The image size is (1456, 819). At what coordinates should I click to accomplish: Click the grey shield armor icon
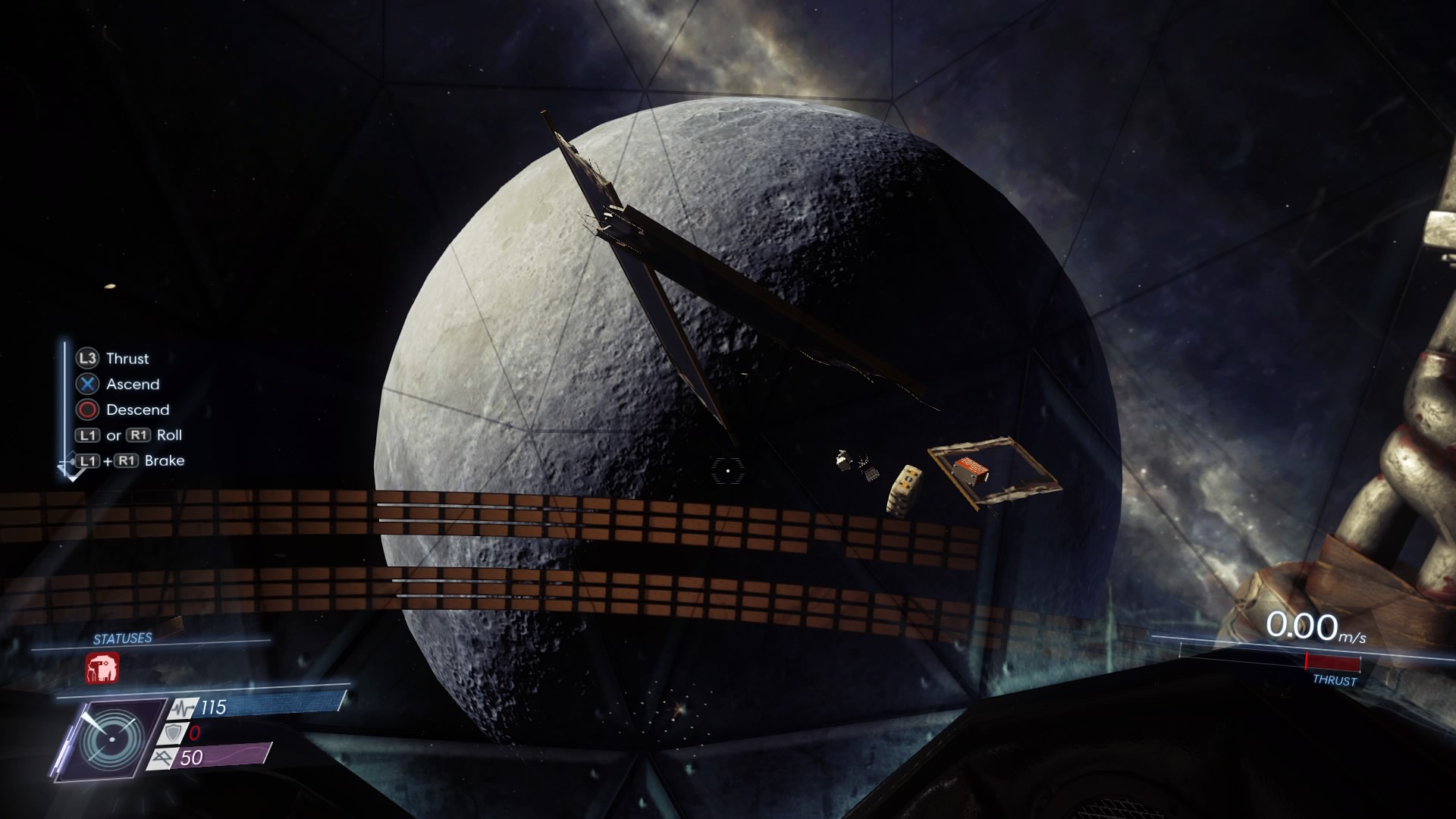pyautogui.click(x=172, y=733)
